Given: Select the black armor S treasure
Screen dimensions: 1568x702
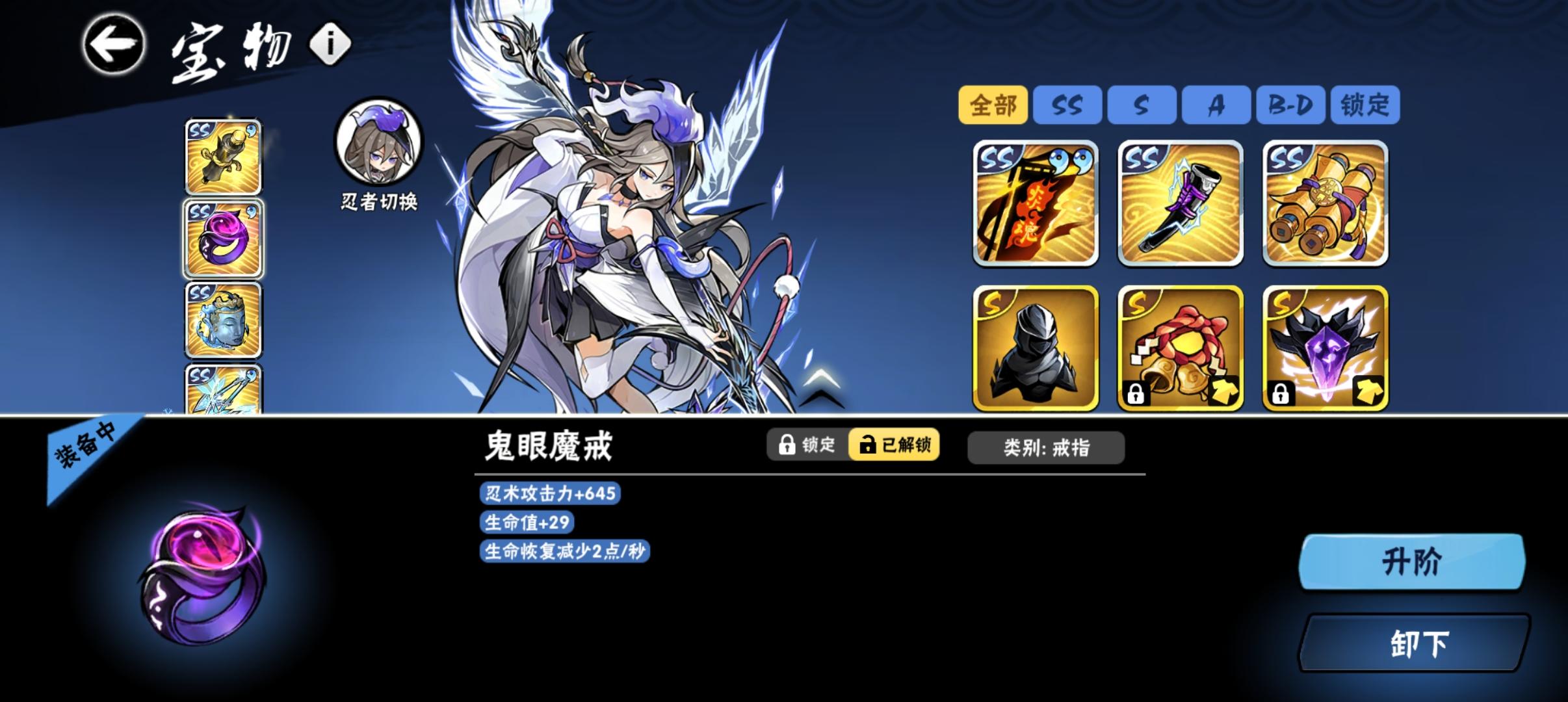Looking at the screenshot, I should (1036, 349).
